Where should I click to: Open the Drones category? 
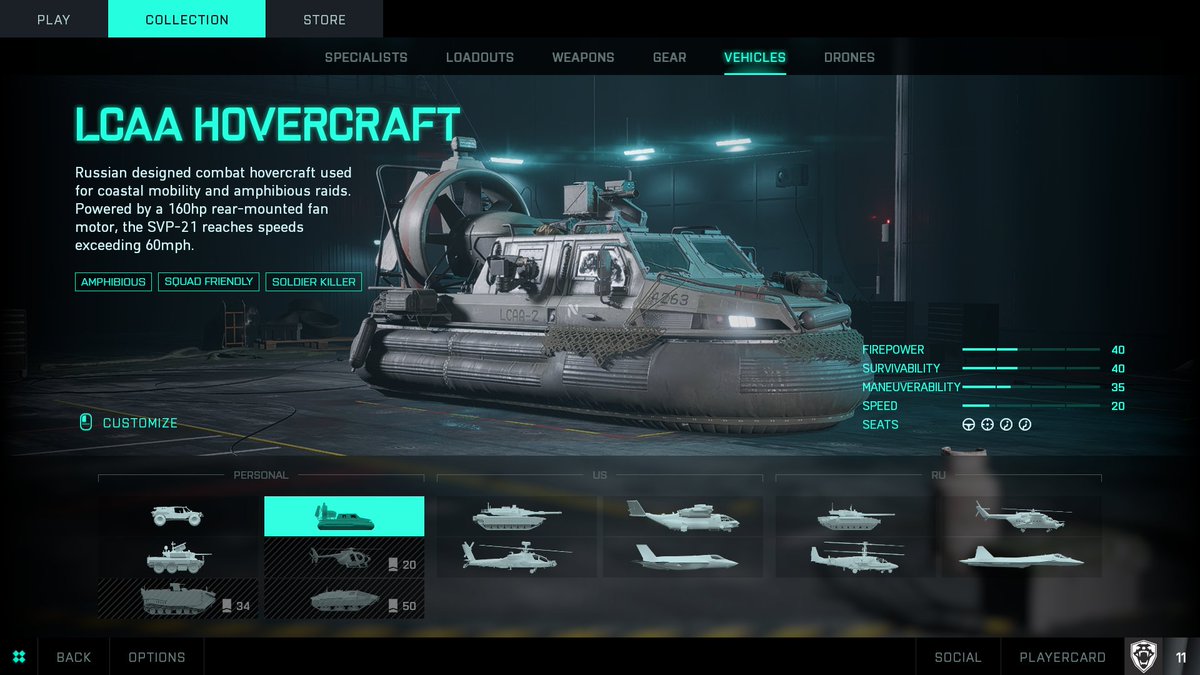point(849,57)
